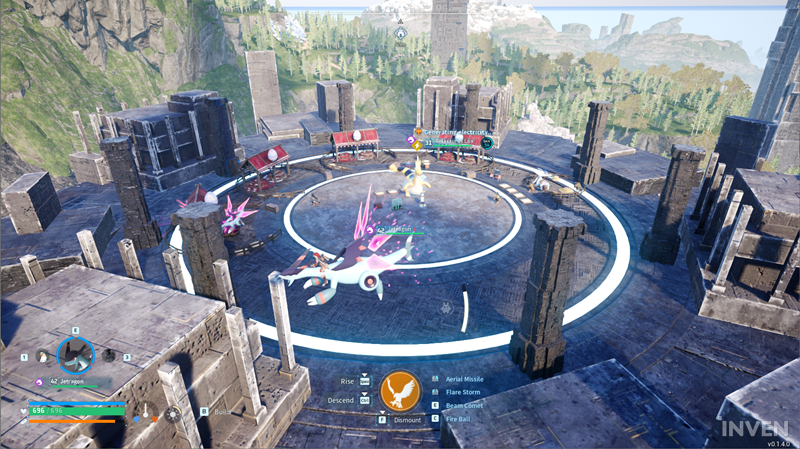Viewport: 800px width, 449px height.
Task: Check the temperature thermometer gauge
Action: (x=146, y=412)
